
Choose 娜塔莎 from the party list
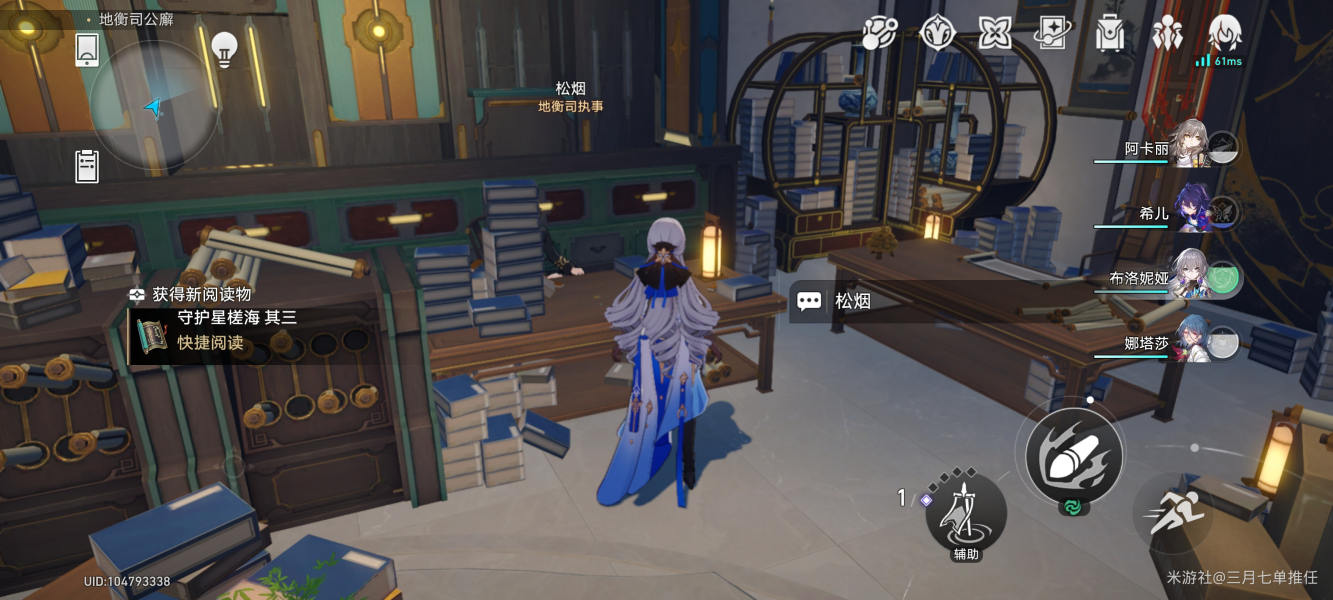(x=1190, y=342)
